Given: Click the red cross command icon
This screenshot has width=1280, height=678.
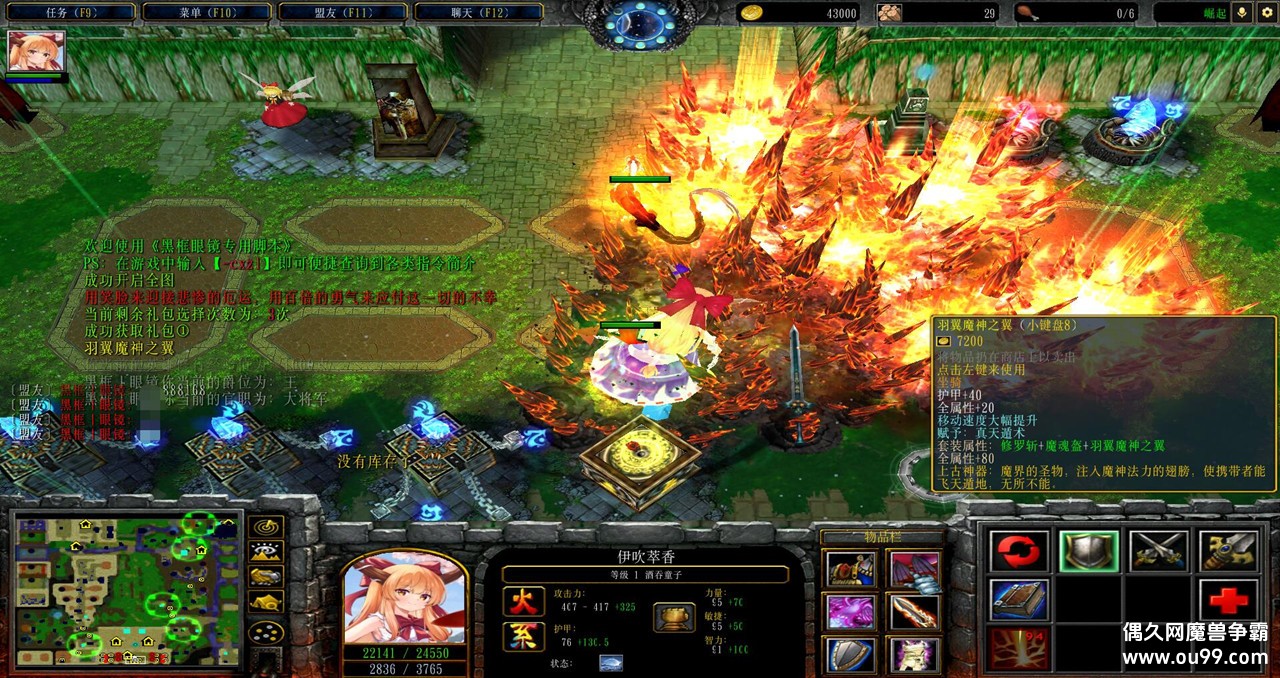Looking at the screenshot, I should (1228, 600).
